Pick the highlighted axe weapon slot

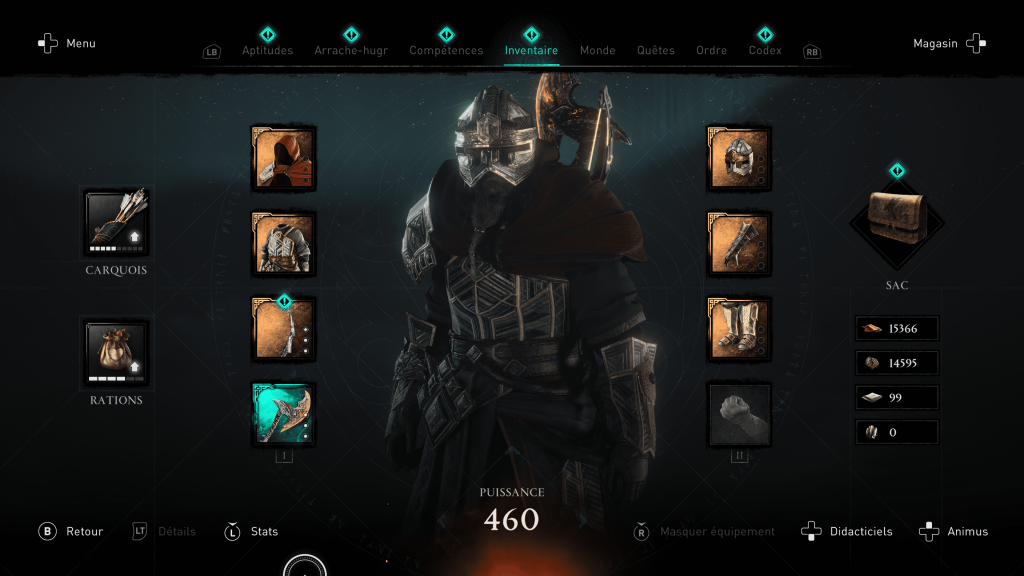coord(284,414)
